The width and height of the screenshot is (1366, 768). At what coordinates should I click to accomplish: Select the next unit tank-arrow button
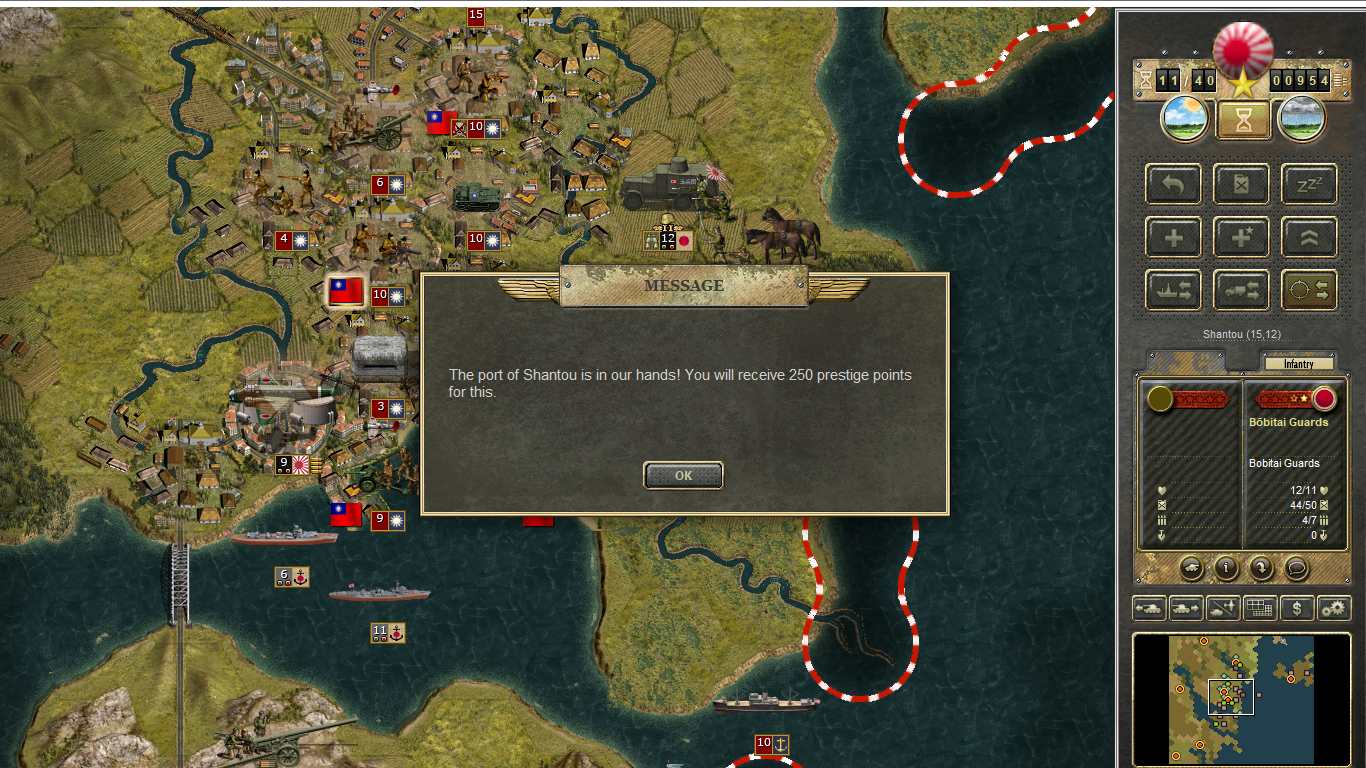(x=1185, y=608)
